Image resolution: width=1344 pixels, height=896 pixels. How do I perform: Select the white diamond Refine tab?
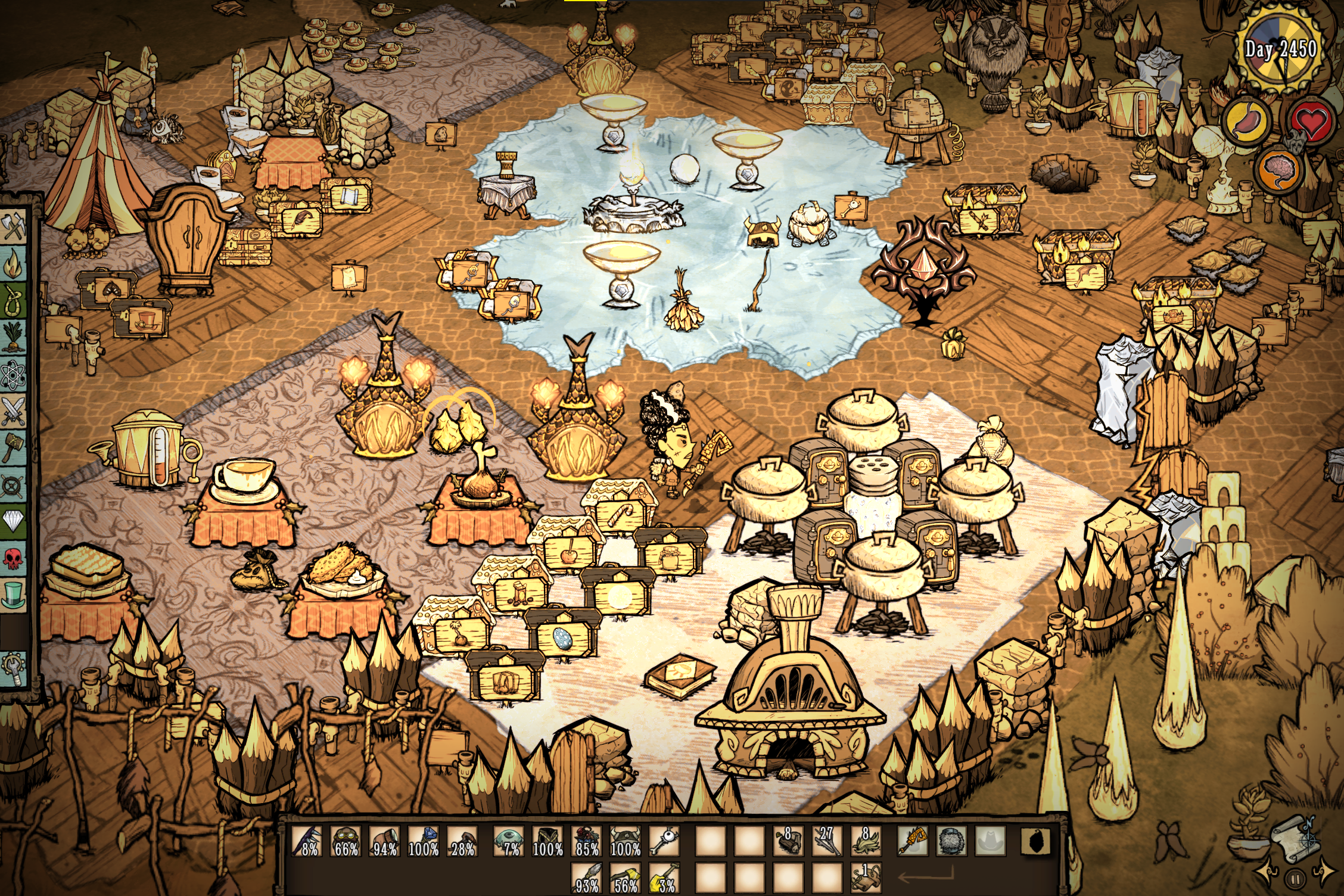13,521
